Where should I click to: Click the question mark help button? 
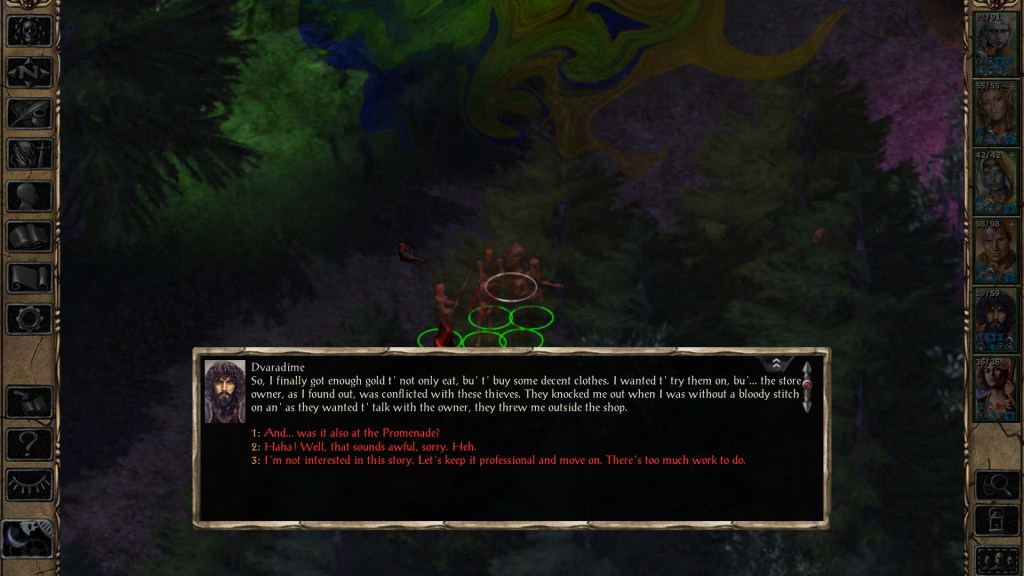click(x=29, y=443)
